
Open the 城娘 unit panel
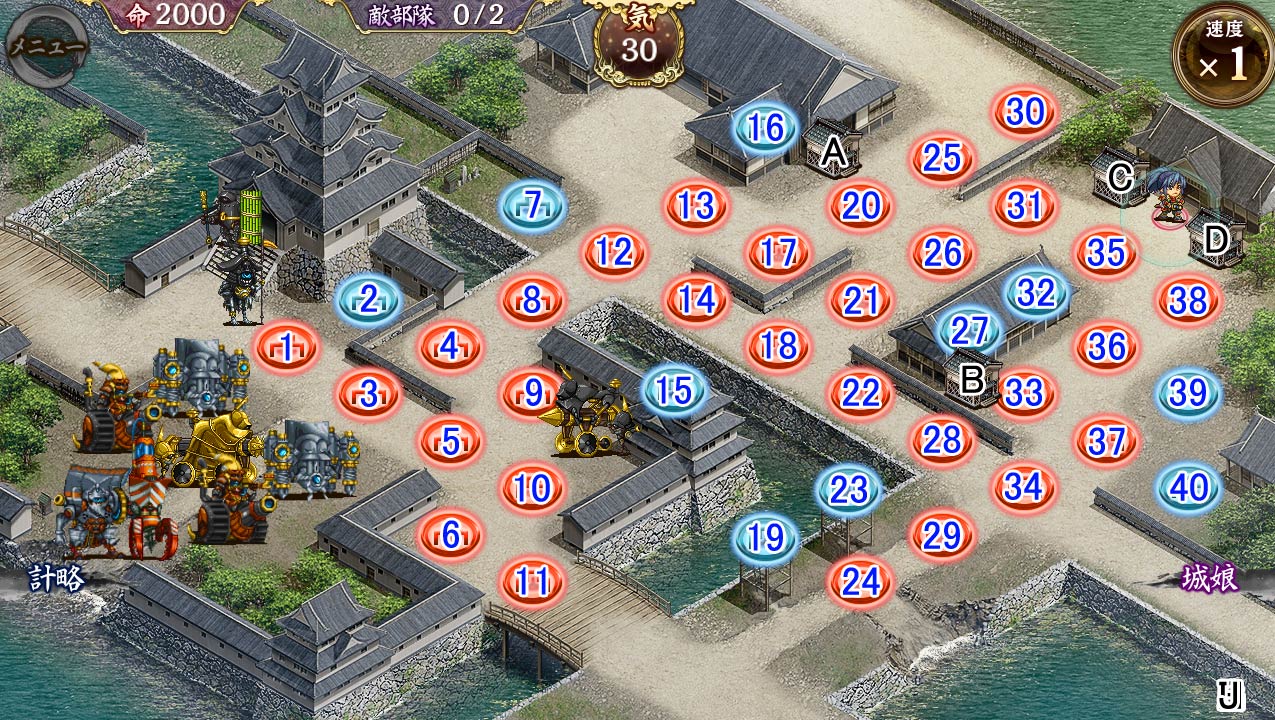1210,579
